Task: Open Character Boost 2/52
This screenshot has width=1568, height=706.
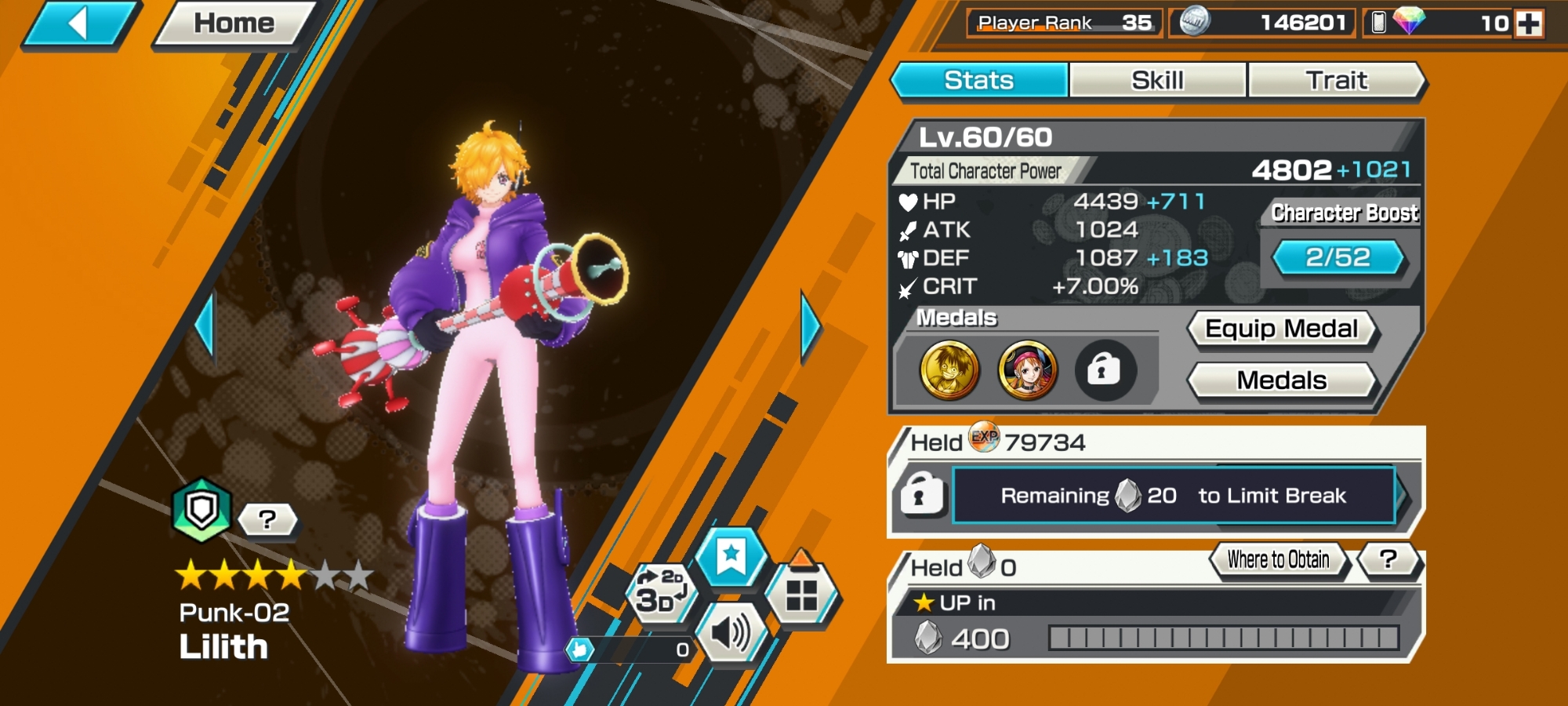Action: [x=1338, y=257]
